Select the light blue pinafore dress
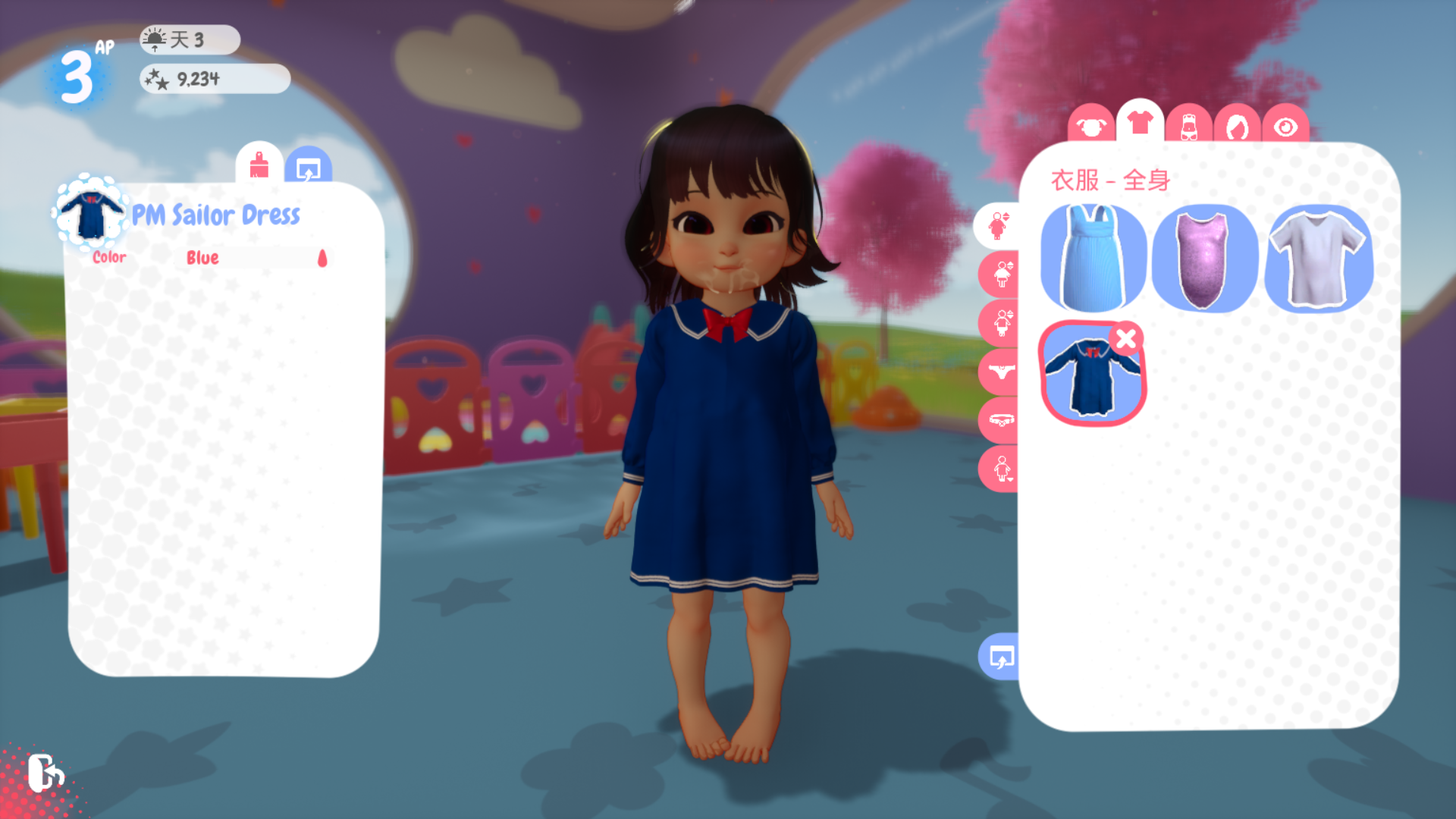This screenshot has height=819, width=1456. pos(1093,259)
